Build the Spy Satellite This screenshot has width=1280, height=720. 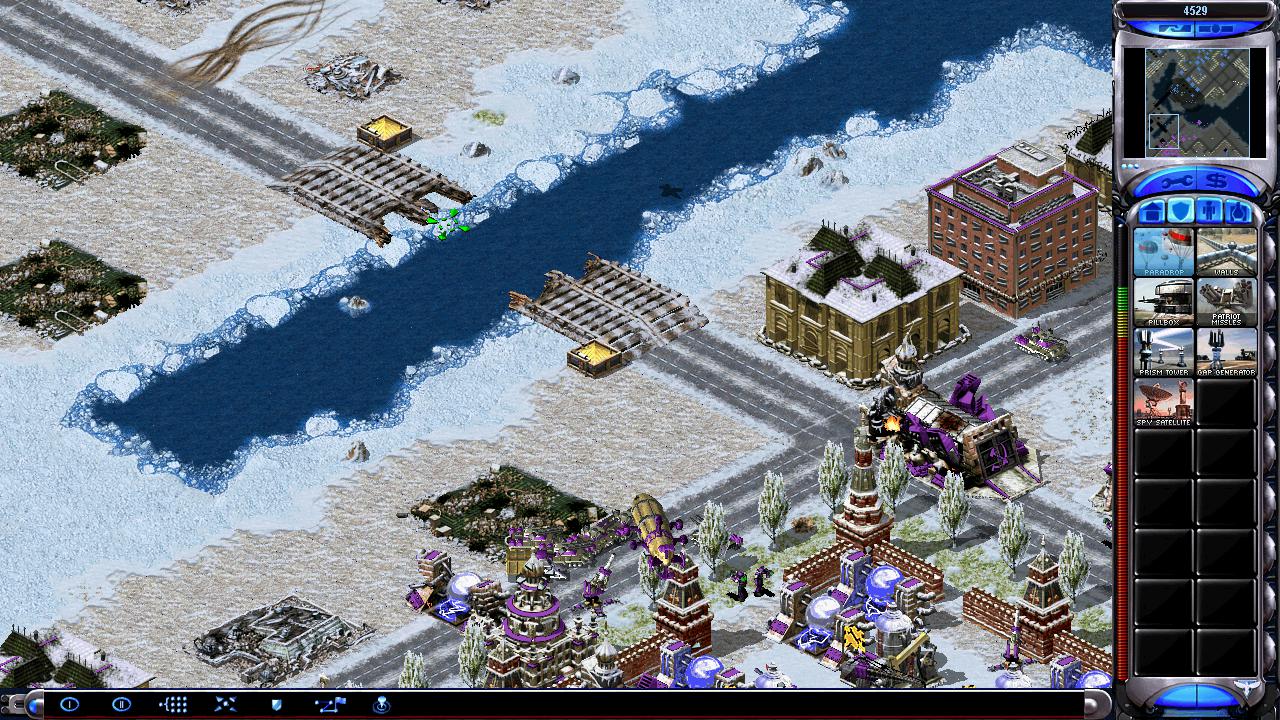pyautogui.click(x=1163, y=402)
